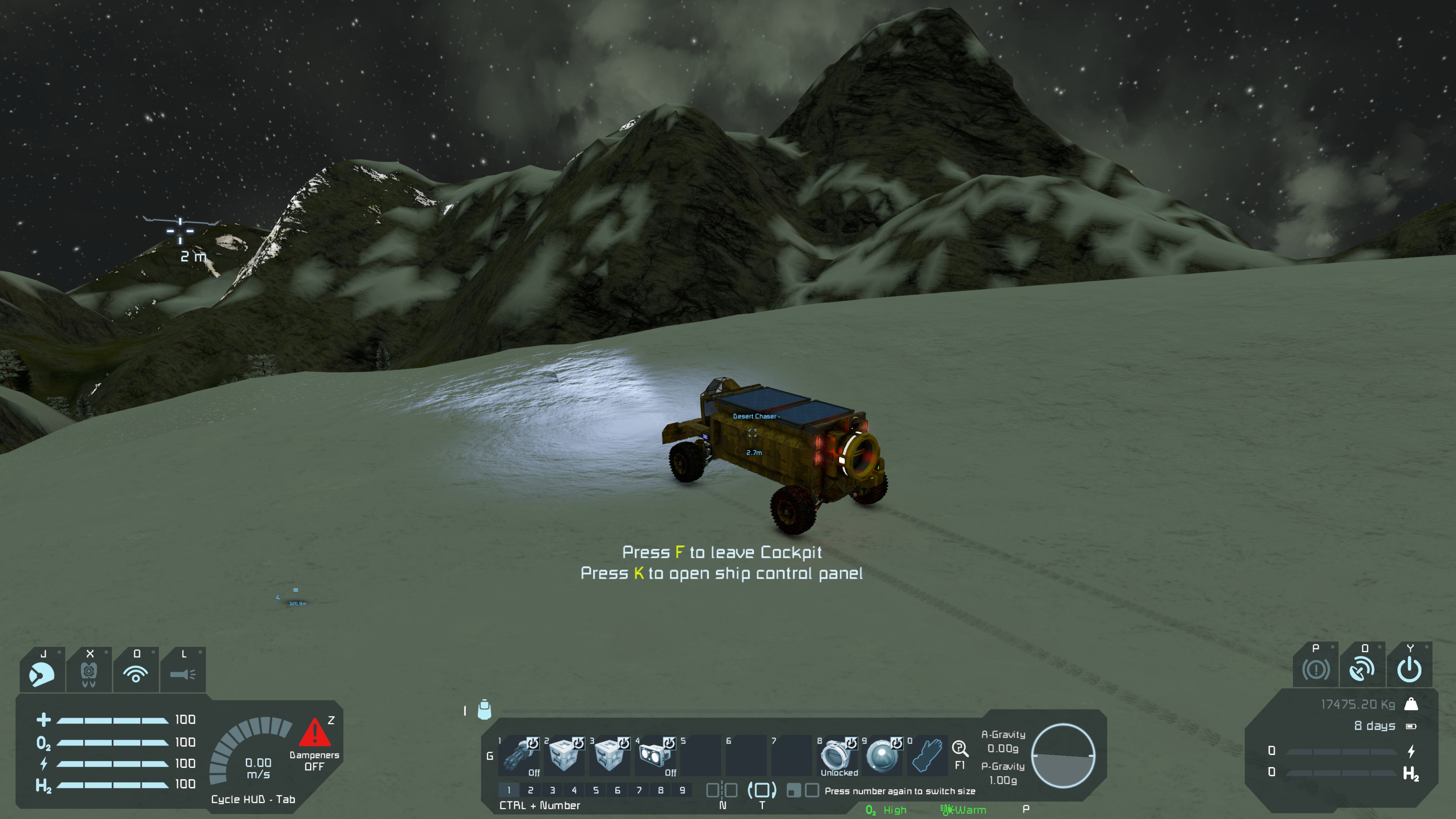
Task: Toggle the suit broadcasting signal icon
Action: point(136,673)
